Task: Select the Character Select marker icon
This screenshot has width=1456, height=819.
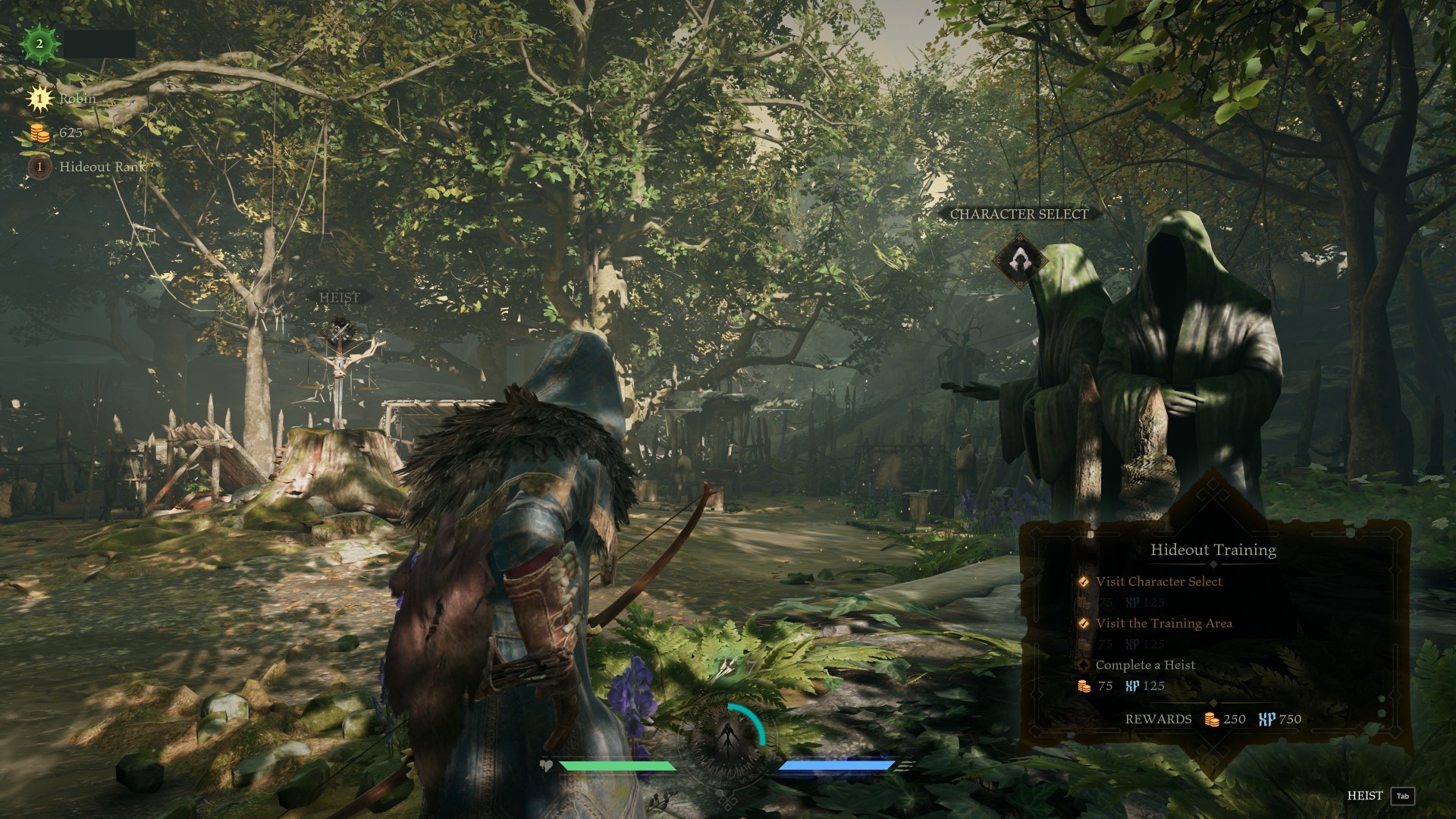Action: tap(1020, 261)
